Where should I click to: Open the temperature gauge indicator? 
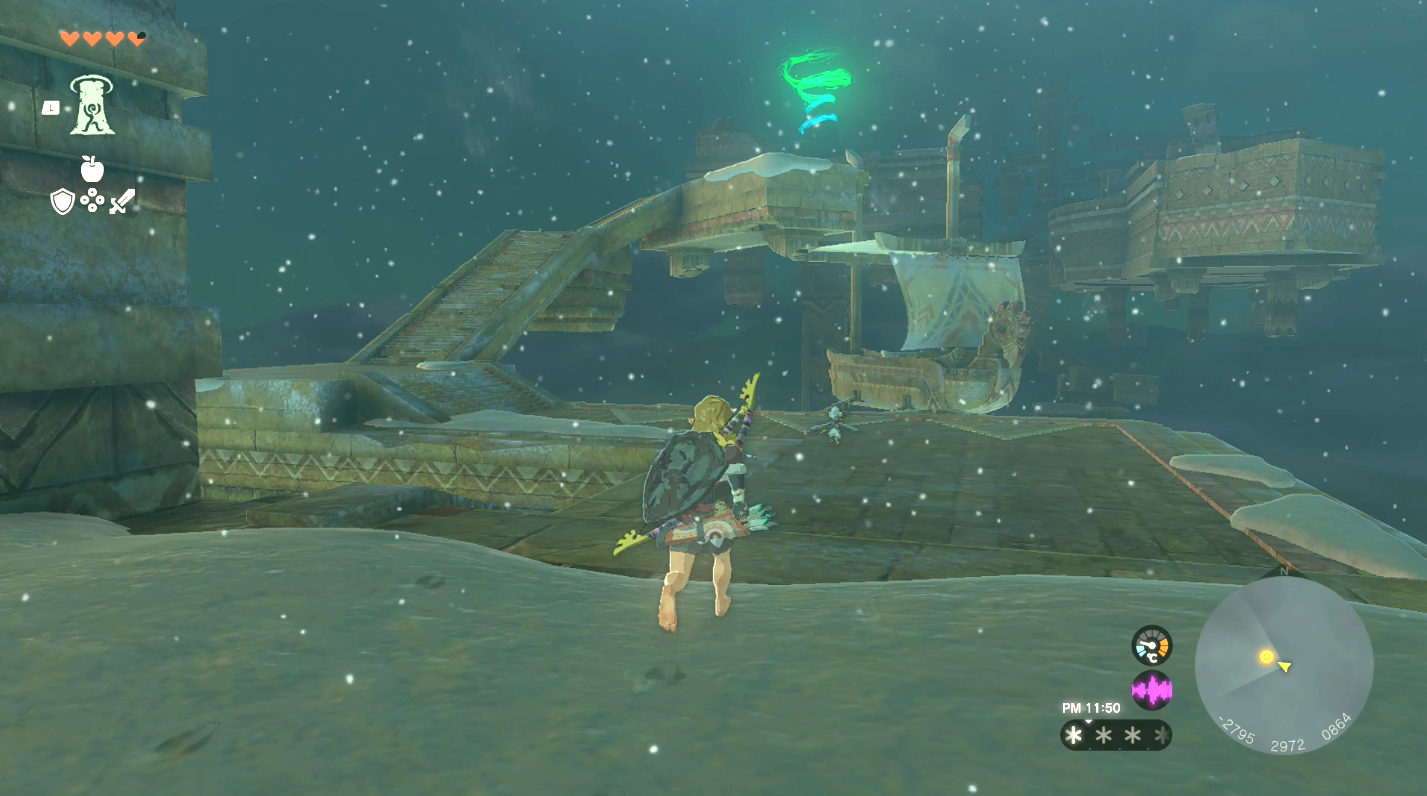pos(1152,644)
